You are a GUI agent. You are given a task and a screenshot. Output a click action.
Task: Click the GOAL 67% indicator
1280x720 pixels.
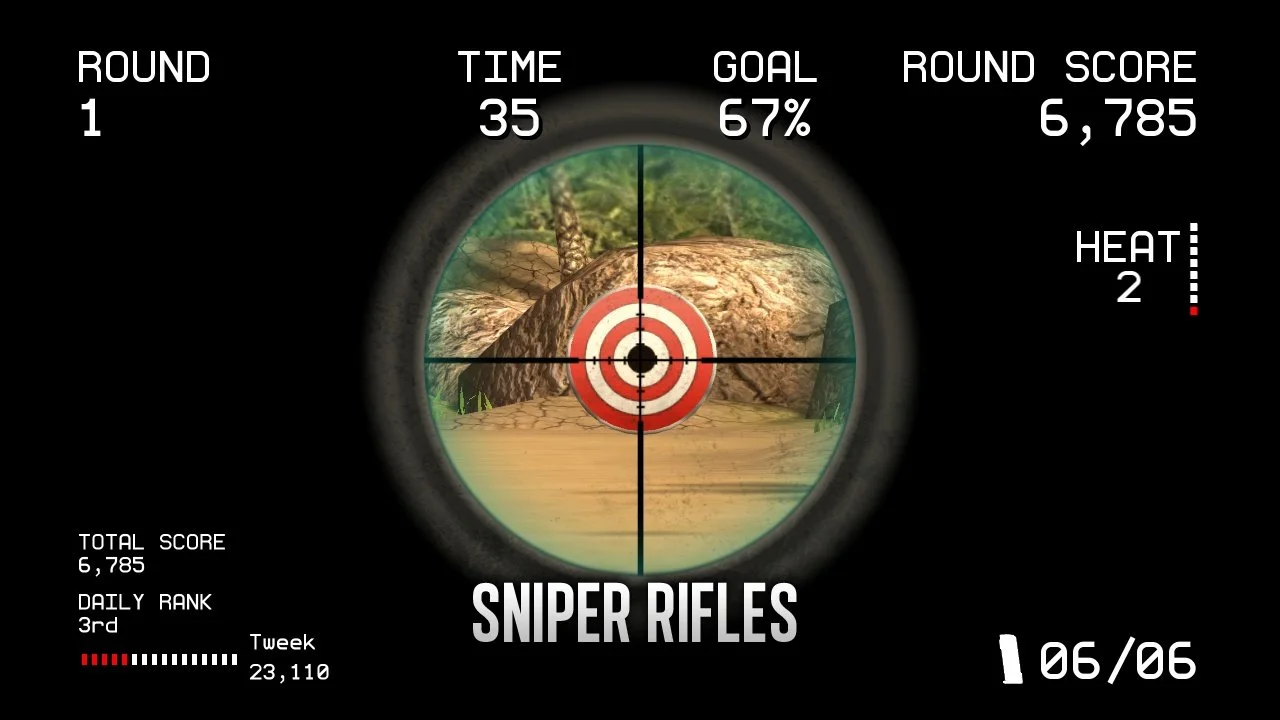tap(764, 90)
